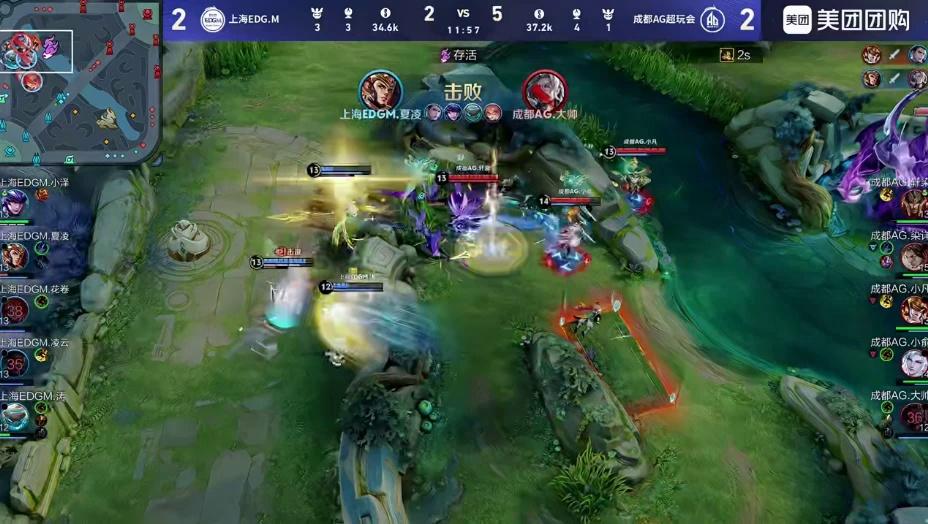This screenshot has height=524, width=928.
Task: Click the 夏凌 hero portrait in kill banner
Action: tap(380, 91)
